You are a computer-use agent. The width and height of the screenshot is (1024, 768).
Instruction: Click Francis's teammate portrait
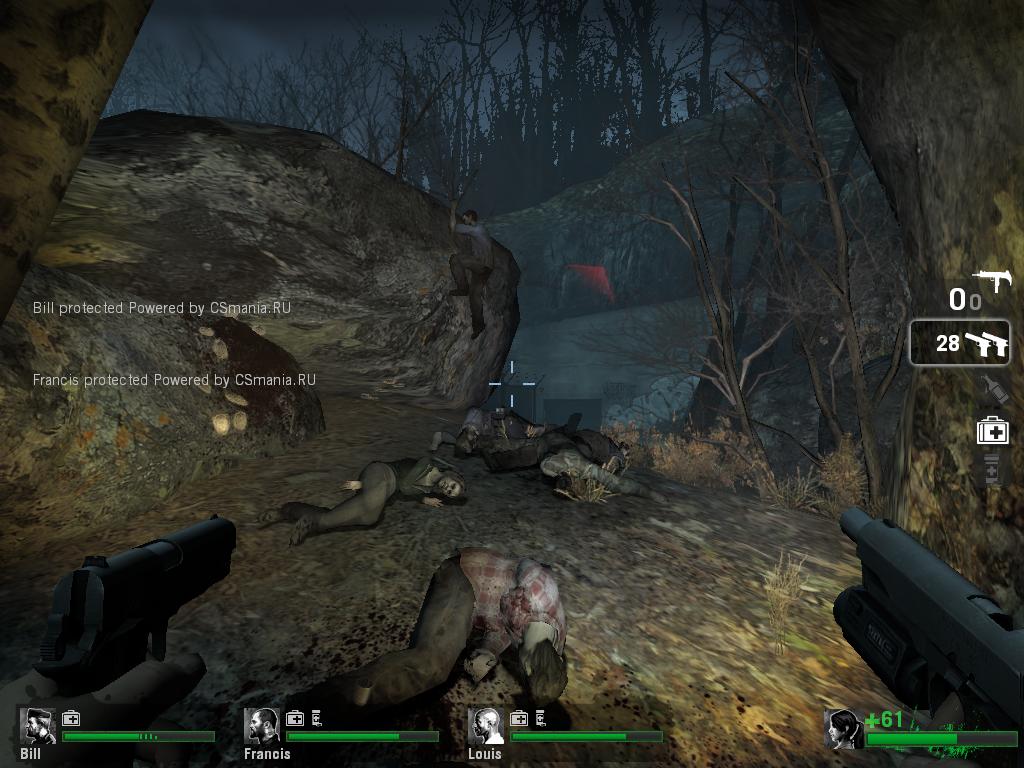[x=263, y=725]
